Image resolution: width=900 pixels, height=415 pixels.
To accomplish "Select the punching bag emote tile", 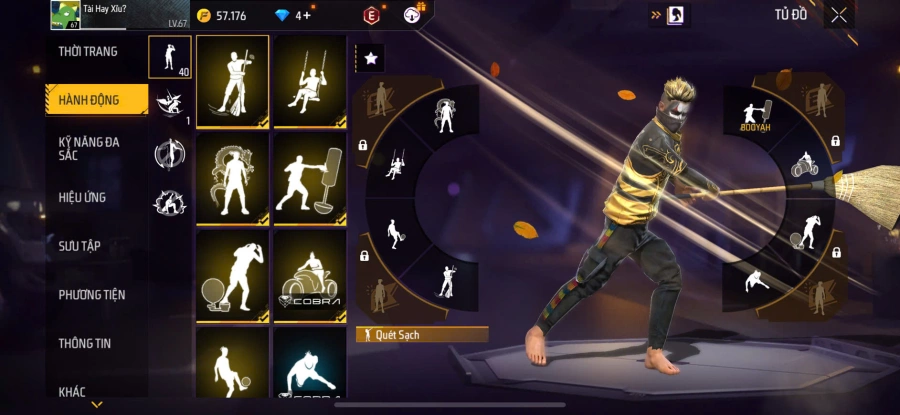I will coord(310,178).
